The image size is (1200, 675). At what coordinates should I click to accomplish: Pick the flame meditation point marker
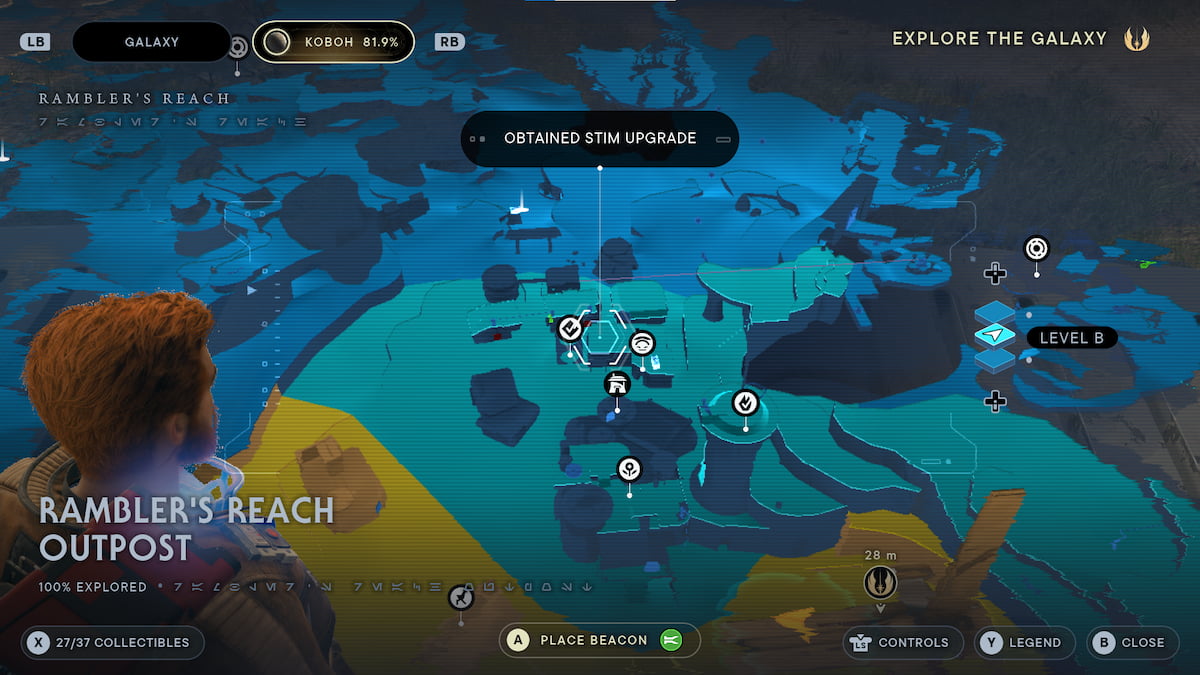pos(745,403)
